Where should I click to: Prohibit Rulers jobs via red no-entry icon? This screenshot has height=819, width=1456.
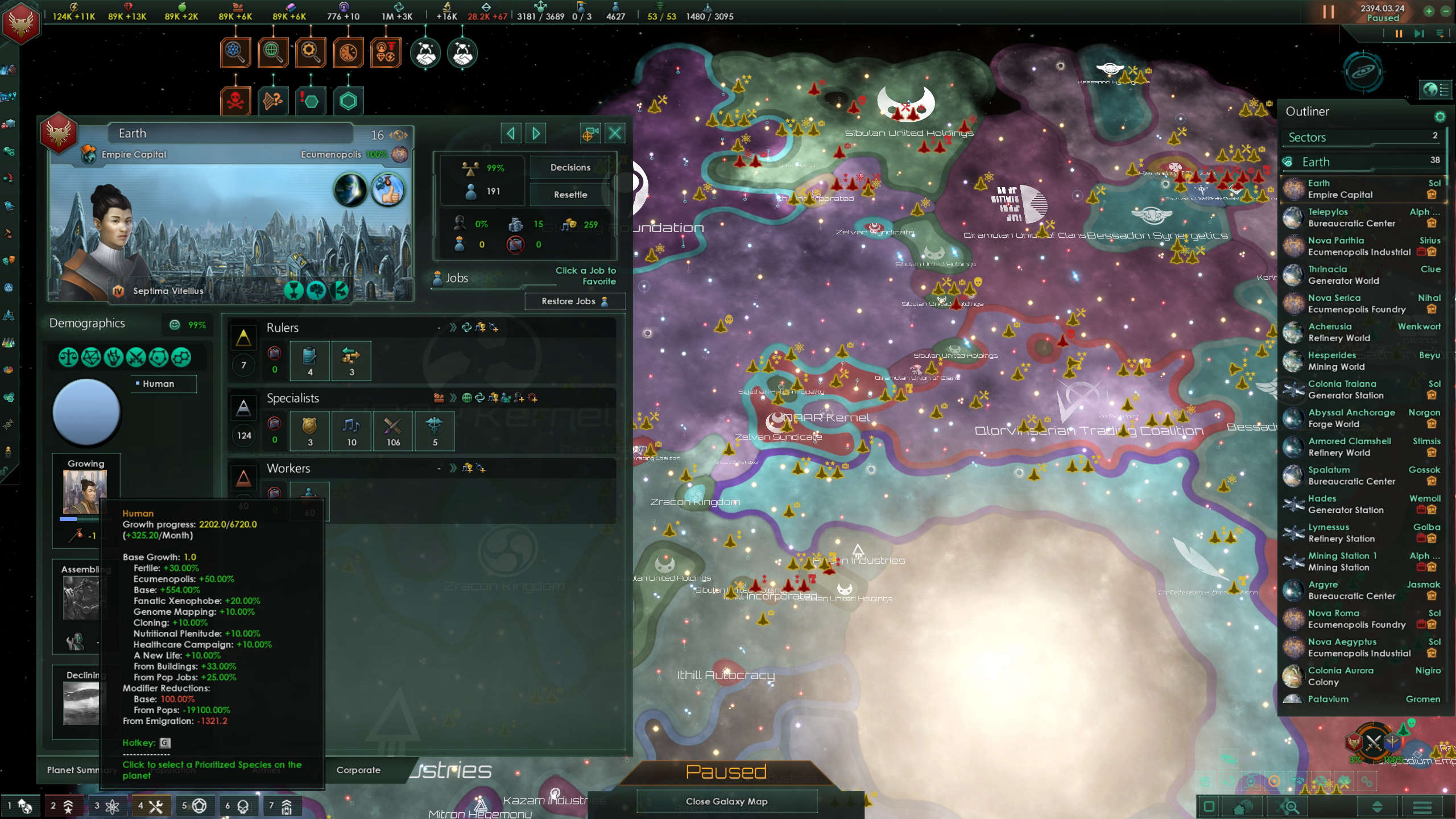275,354
